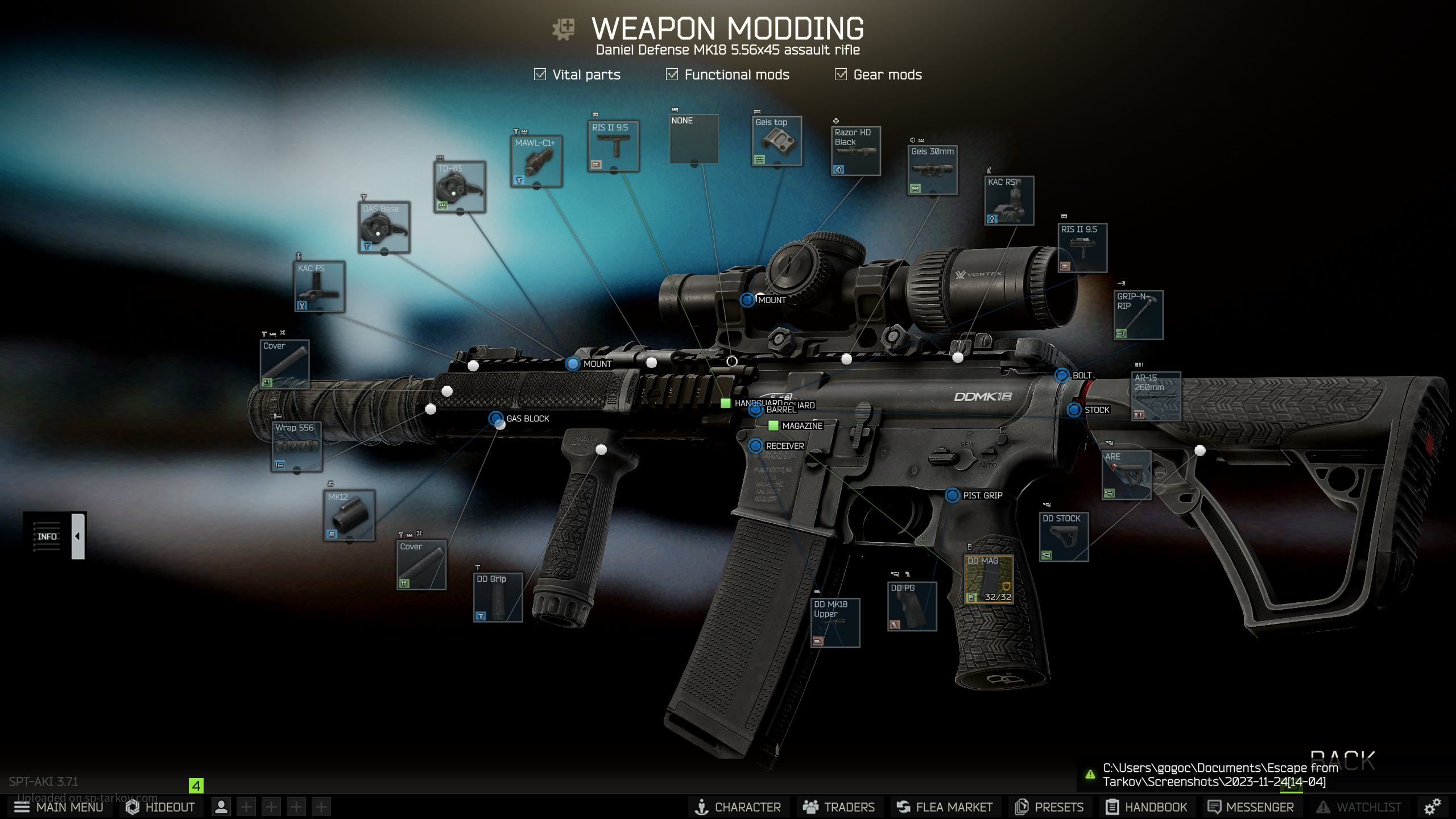Enter the Hideout

(160, 807)
